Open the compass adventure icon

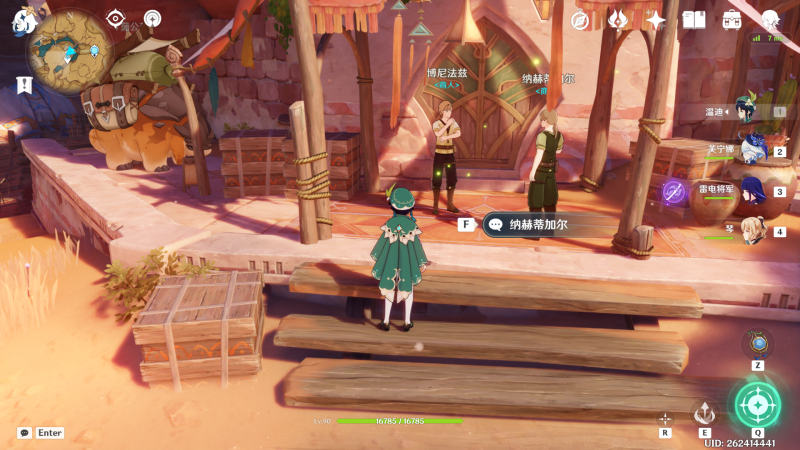pos(580,20)
